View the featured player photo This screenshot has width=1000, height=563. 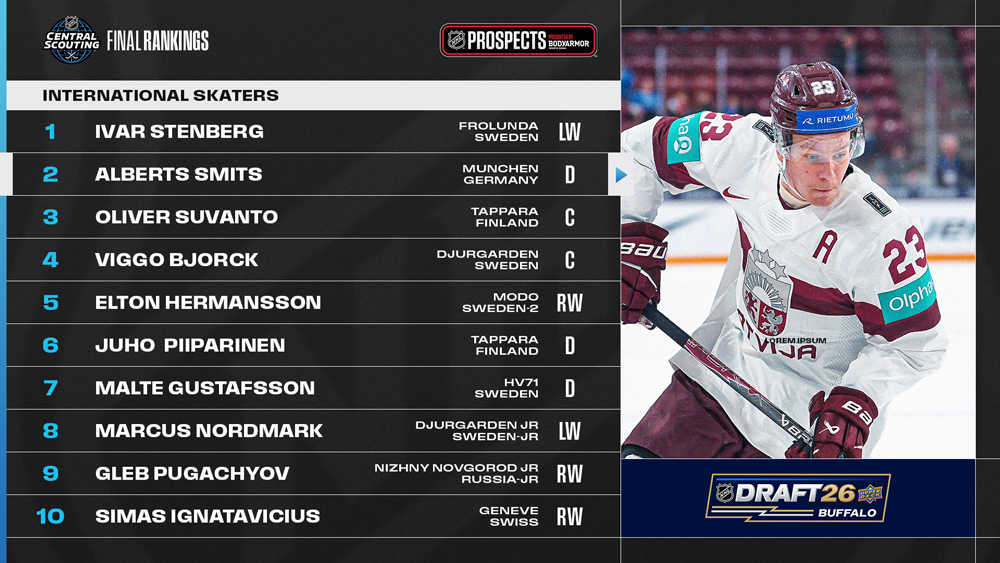tap(798, 242)
